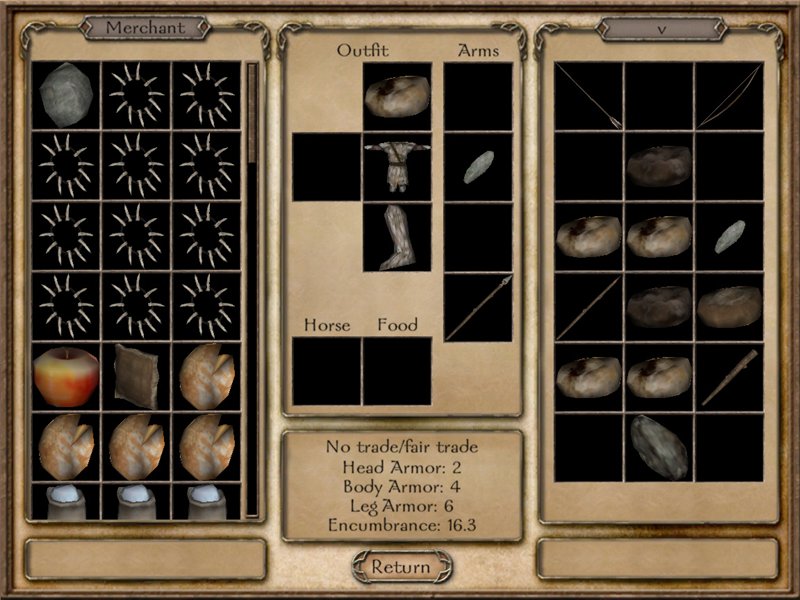Click the empty Horse slot
Image resolution: width=800 pixels, height=600 pixels.
coord(326,371)
